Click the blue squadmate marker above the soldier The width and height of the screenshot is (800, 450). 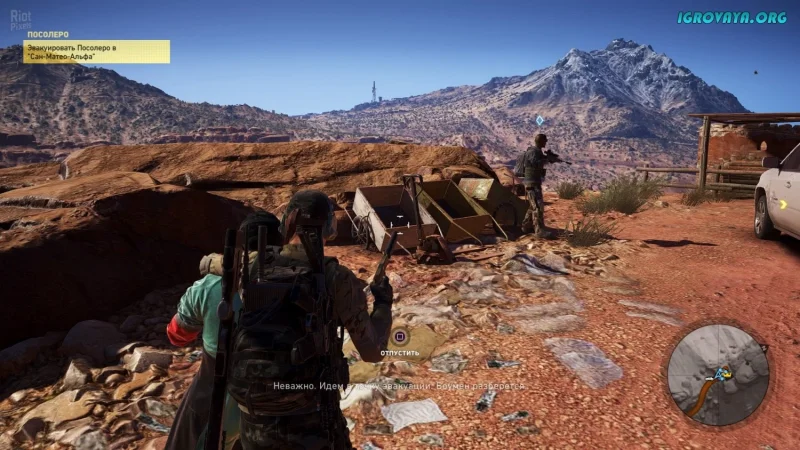tap(540, 120)
